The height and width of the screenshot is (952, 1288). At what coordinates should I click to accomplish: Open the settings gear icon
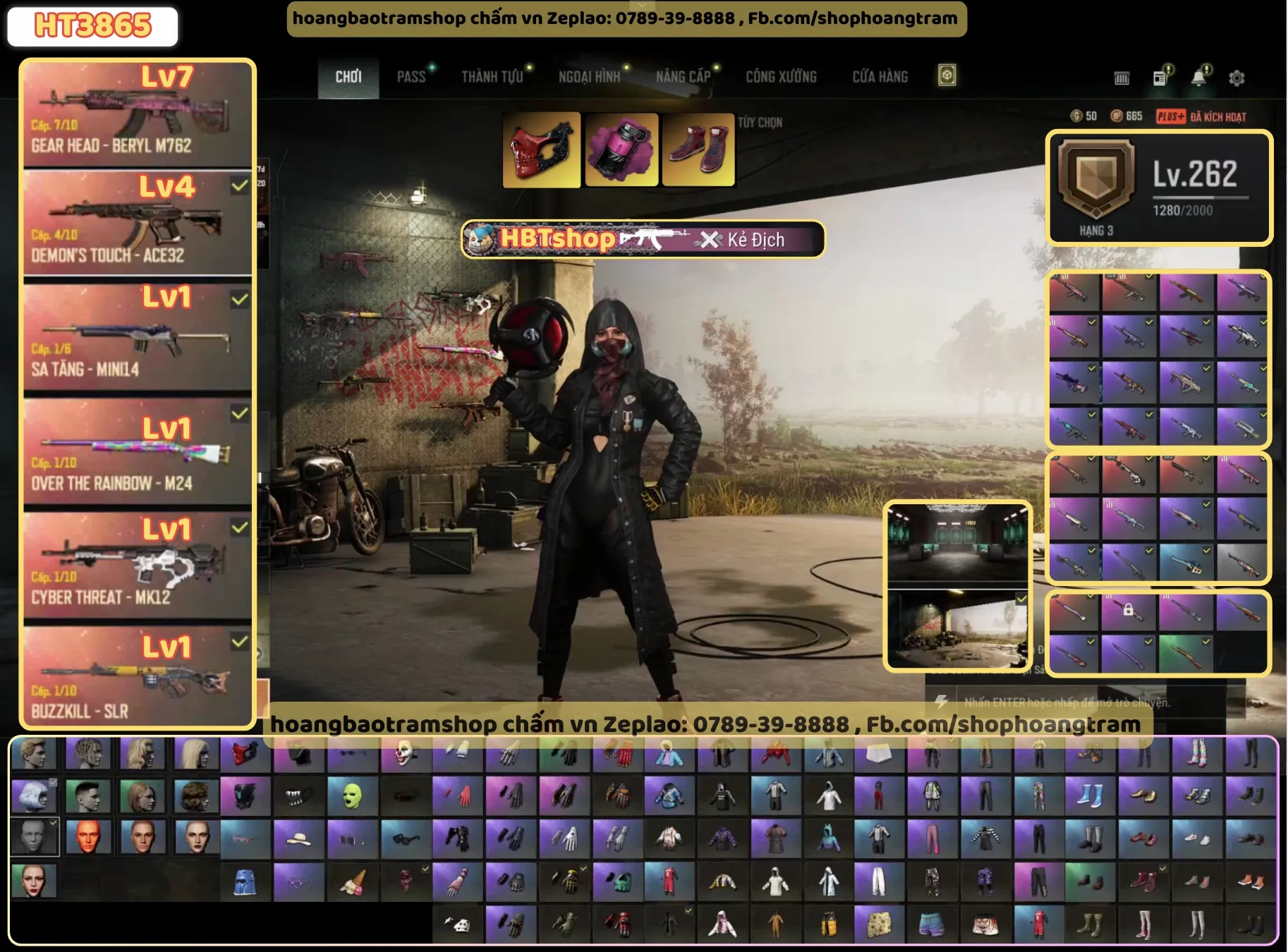pyautogui.click(x=1236, y=78)
